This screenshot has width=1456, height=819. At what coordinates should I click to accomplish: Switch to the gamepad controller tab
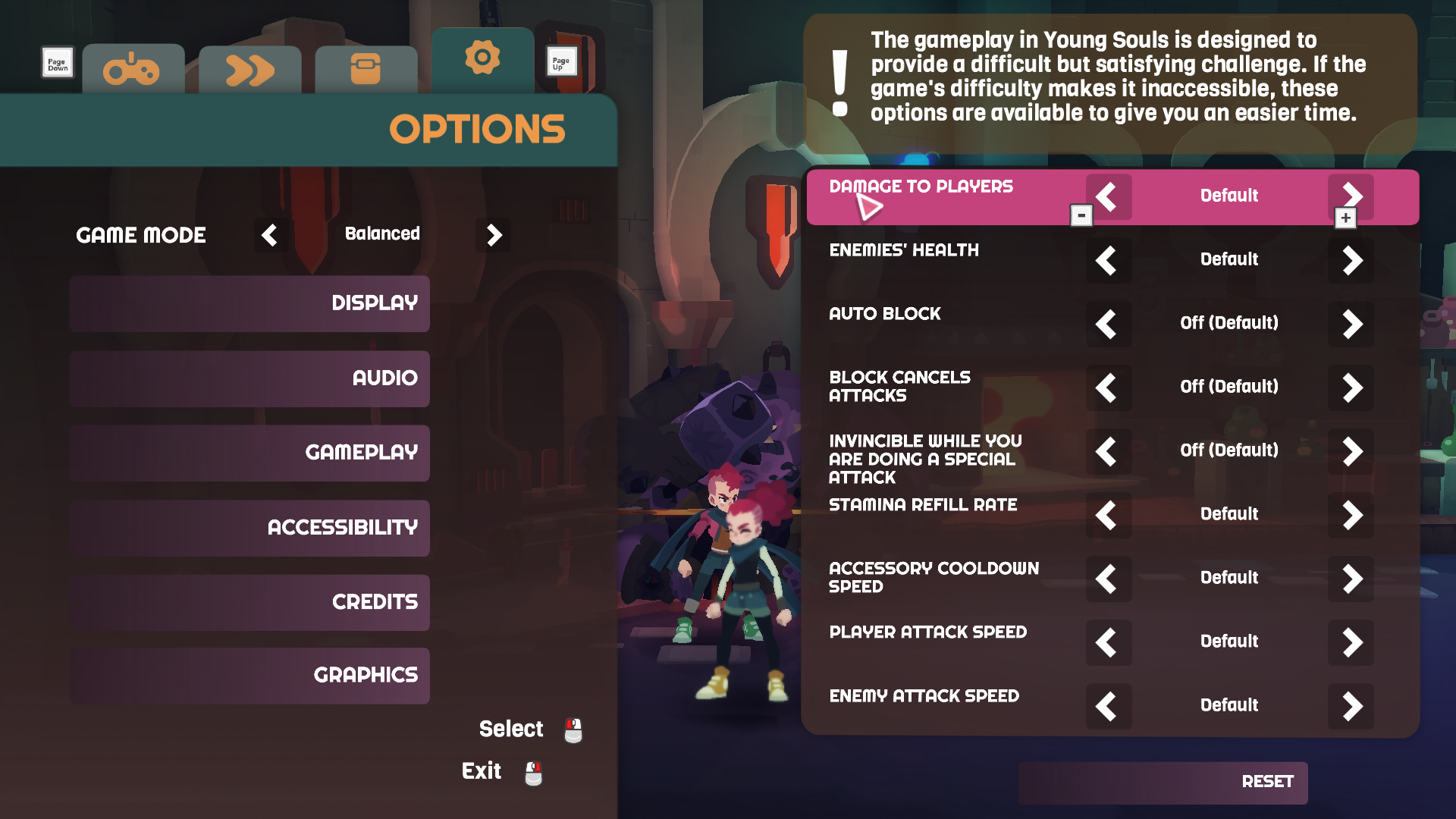pyautogui.click(x=133, y=71)
